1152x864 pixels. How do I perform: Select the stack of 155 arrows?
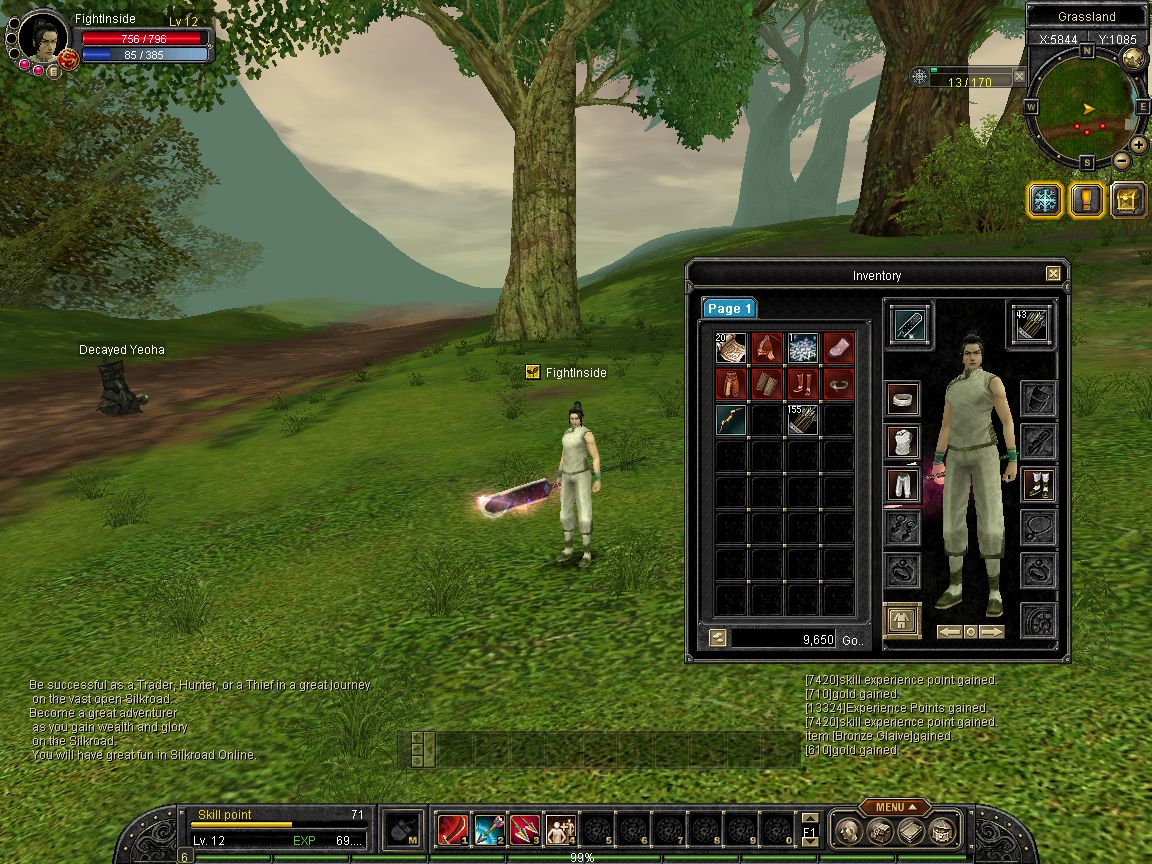802,420
